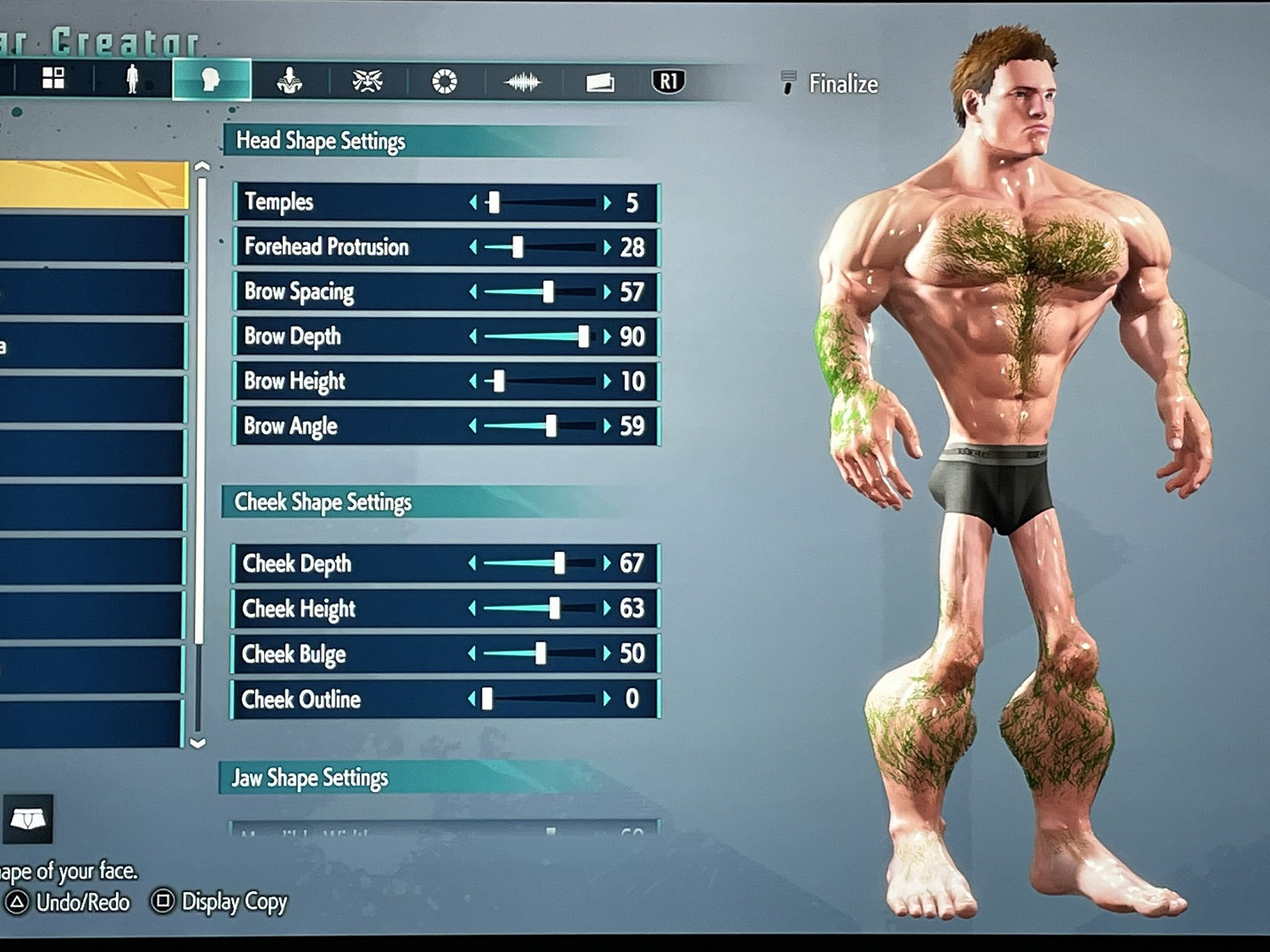The height and width of the screenshot is (952, 1270).
Task: Select the highlighted yellow category entry
Action: tap(91, 184)
